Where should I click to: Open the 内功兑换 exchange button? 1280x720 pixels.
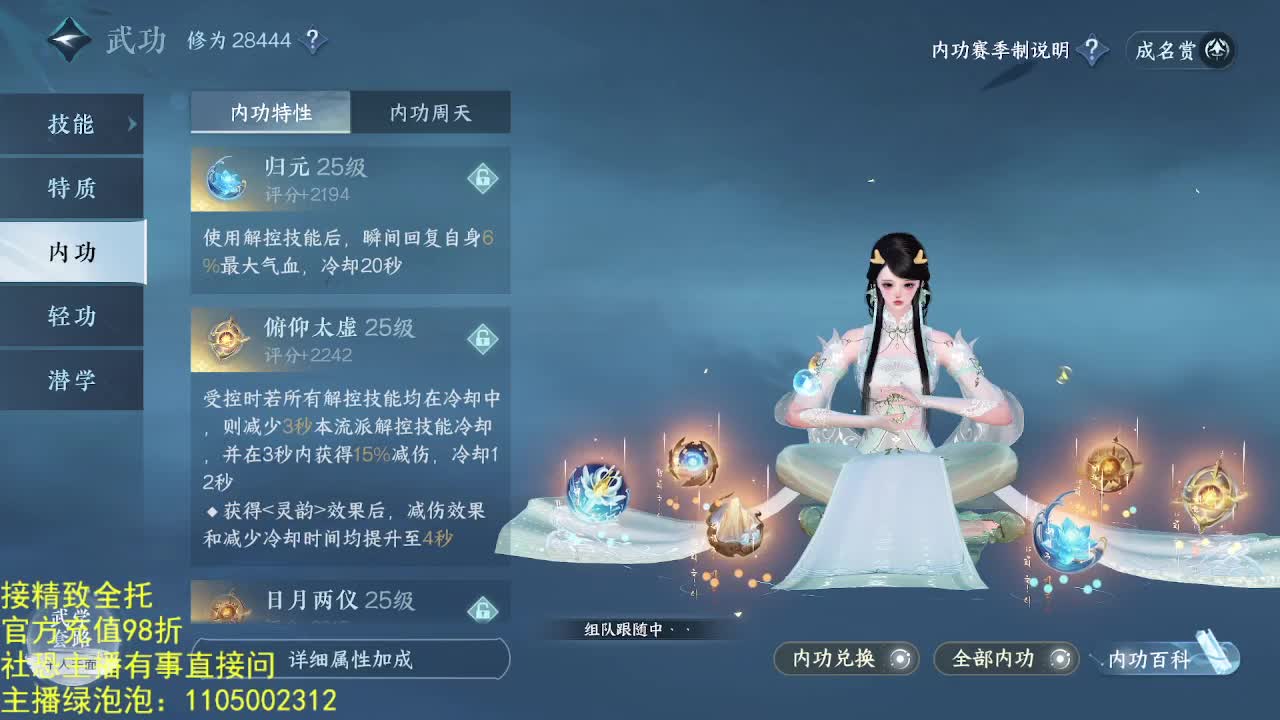[x=836, y=659]
